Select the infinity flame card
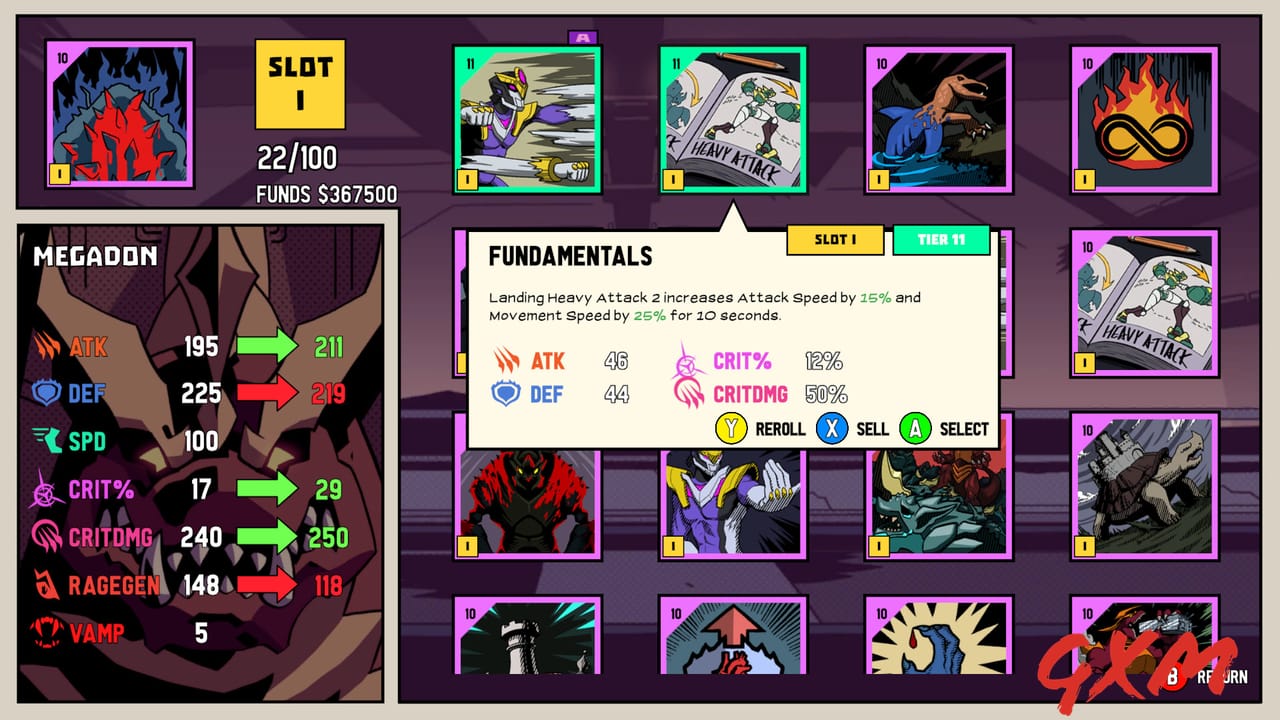The image size is (1280, 720). (1142, 118)
